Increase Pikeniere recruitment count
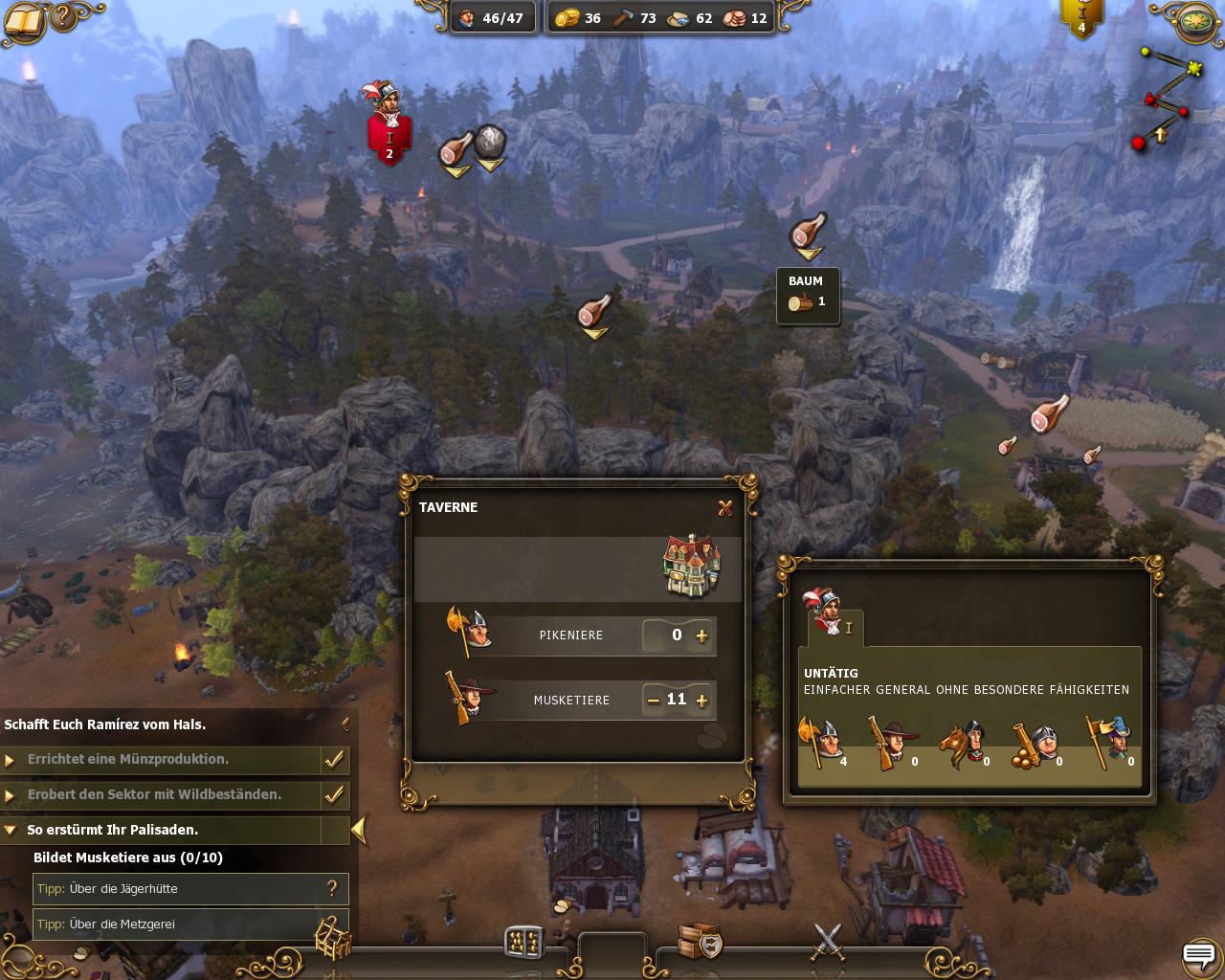The height and width of the screenshot is (980, 1225). coord(702,635)
